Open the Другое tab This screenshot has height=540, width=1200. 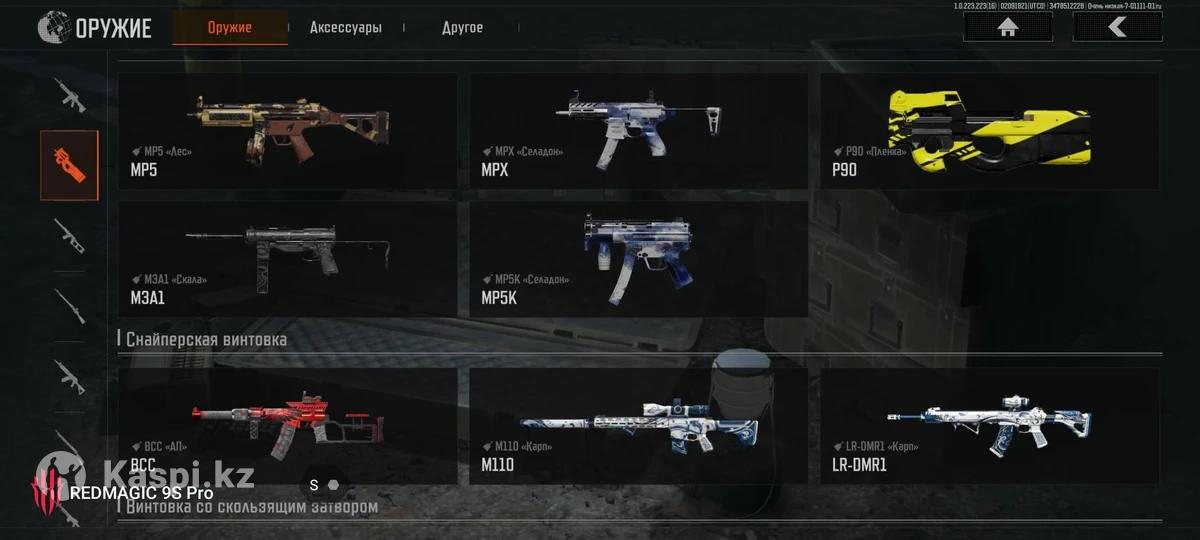(462, 28)
